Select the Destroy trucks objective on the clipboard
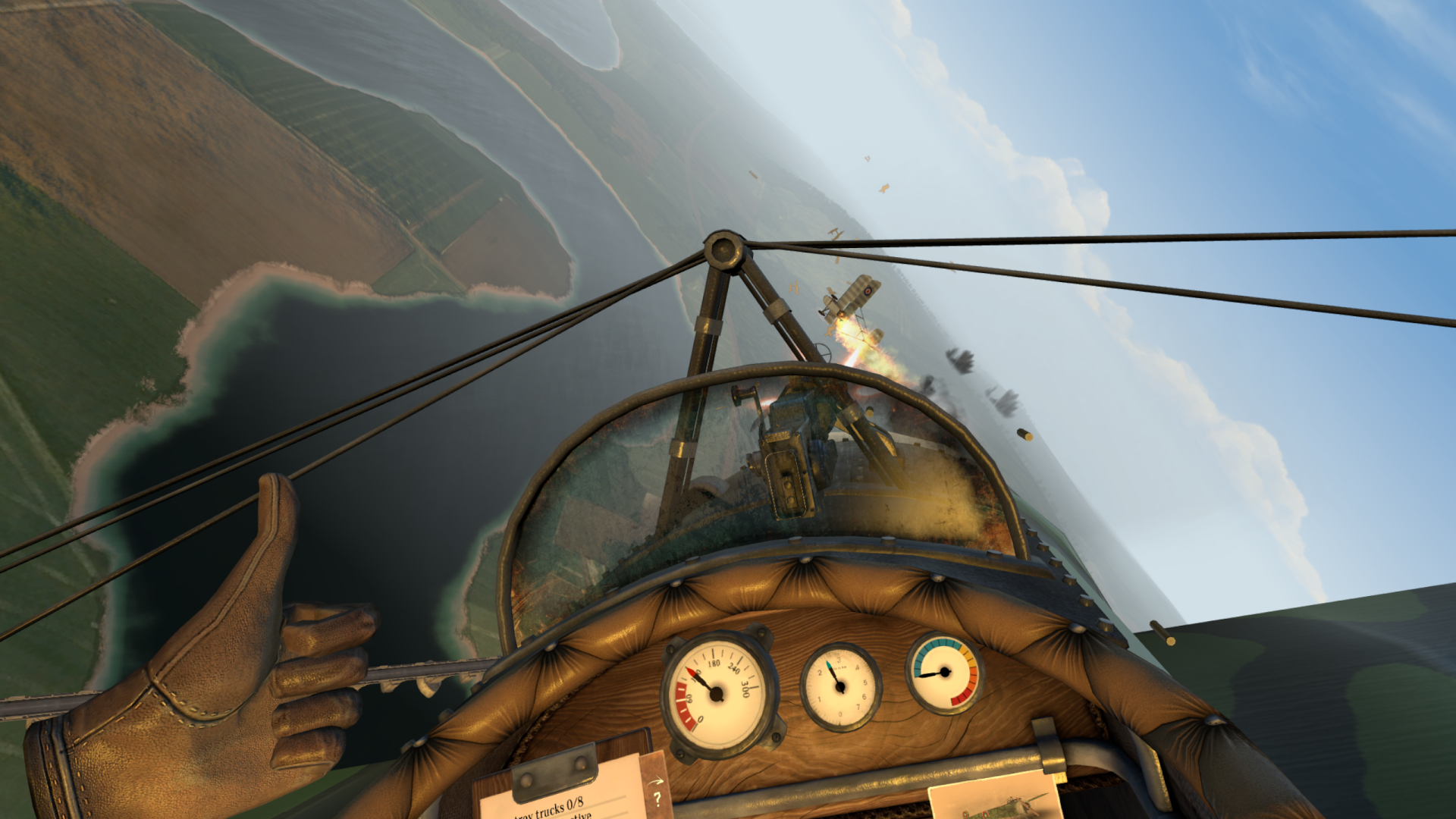This screenshot has height=819, width=1456. 550,808
